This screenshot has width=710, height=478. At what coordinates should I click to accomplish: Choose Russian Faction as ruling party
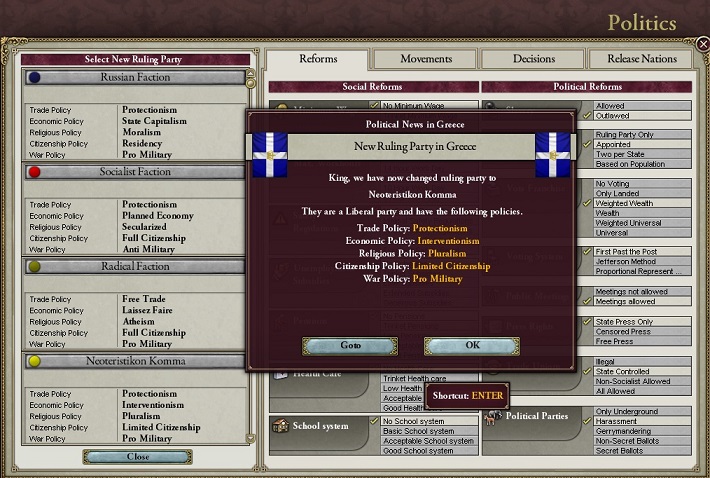pyautogui.click(x=134, y=77)
